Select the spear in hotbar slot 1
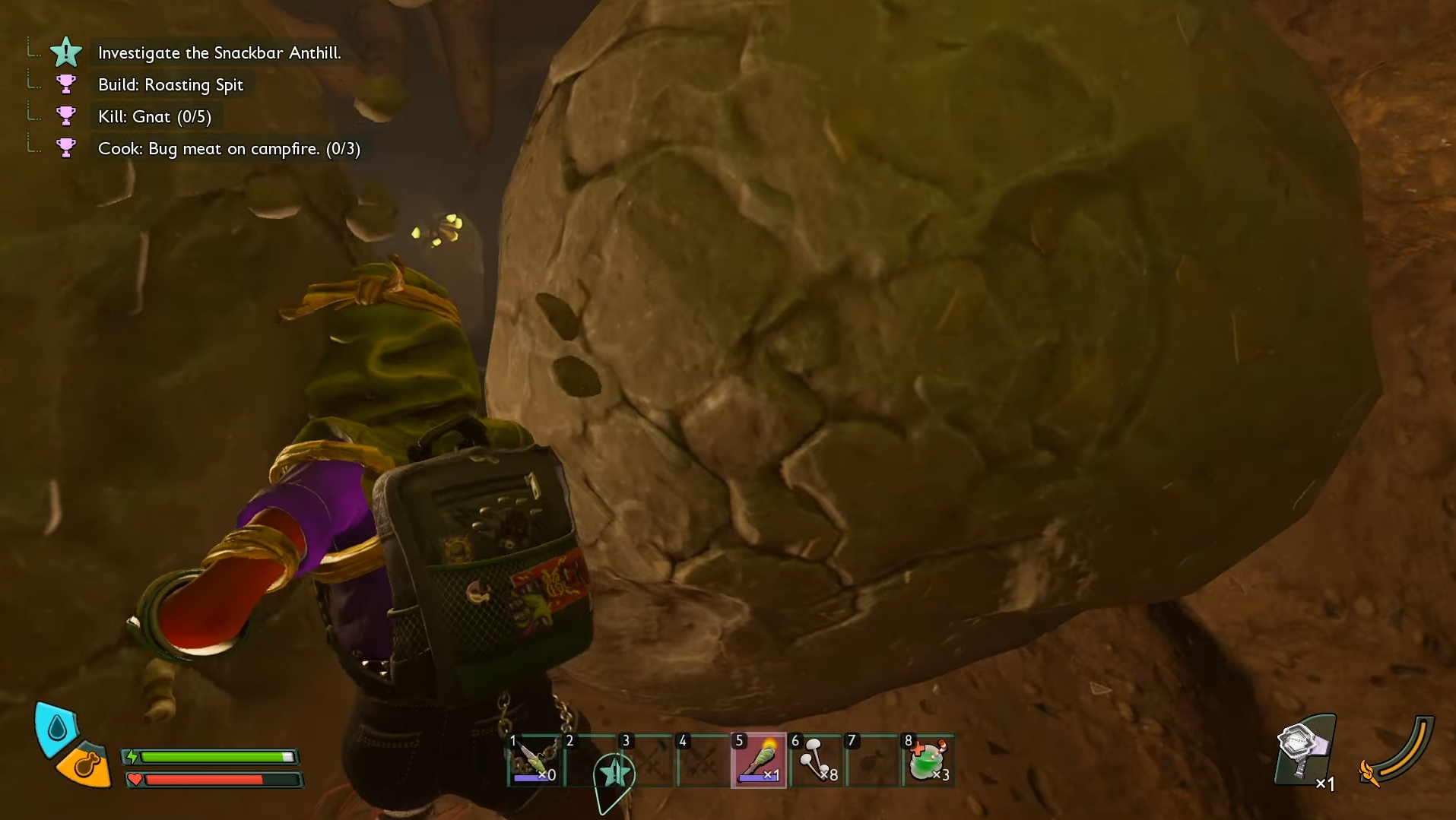Screen dimensions: 1456x820 535,761
